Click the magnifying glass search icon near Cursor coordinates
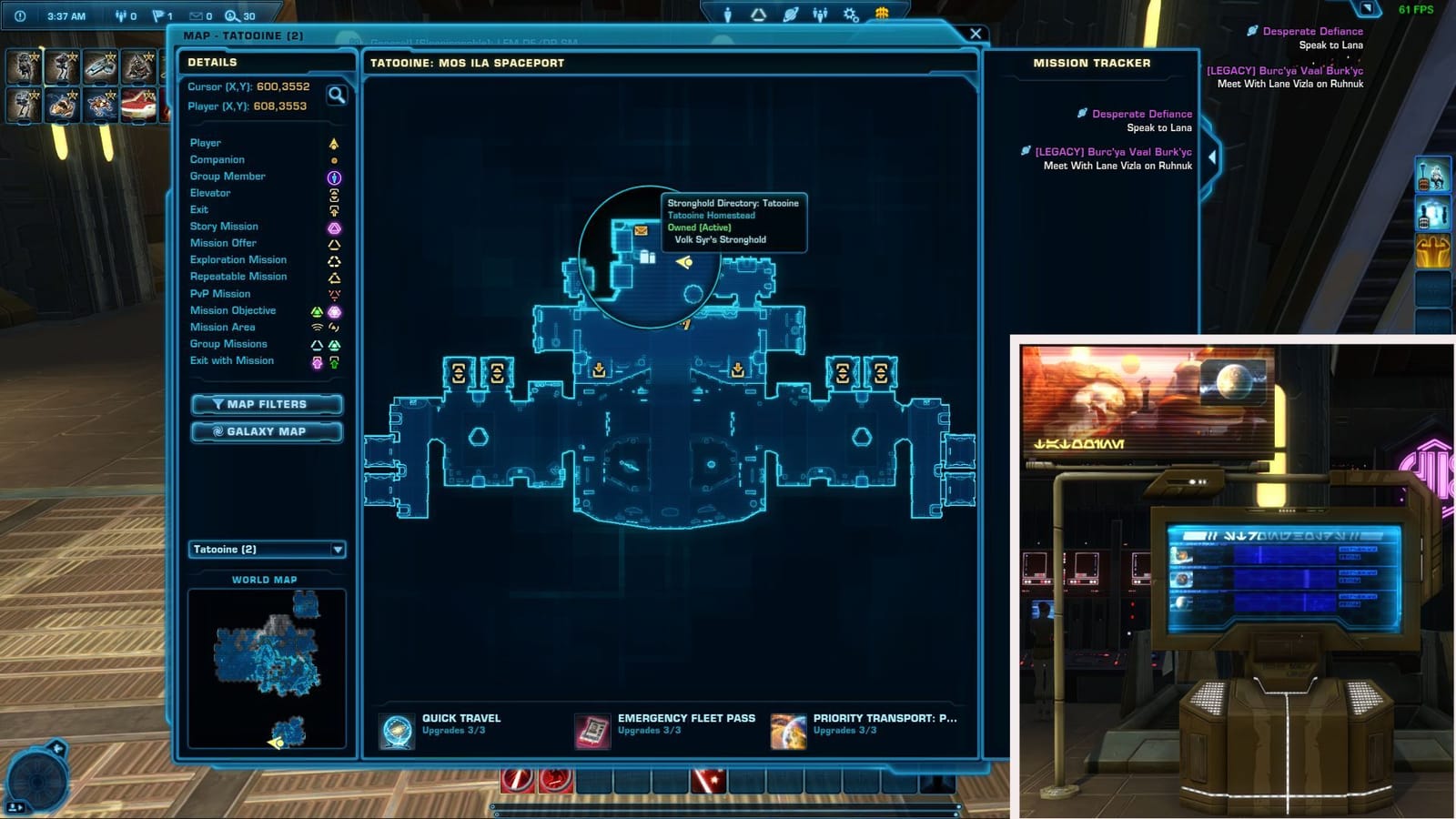Screen dimensions: 1456x819 click(336, 96)
